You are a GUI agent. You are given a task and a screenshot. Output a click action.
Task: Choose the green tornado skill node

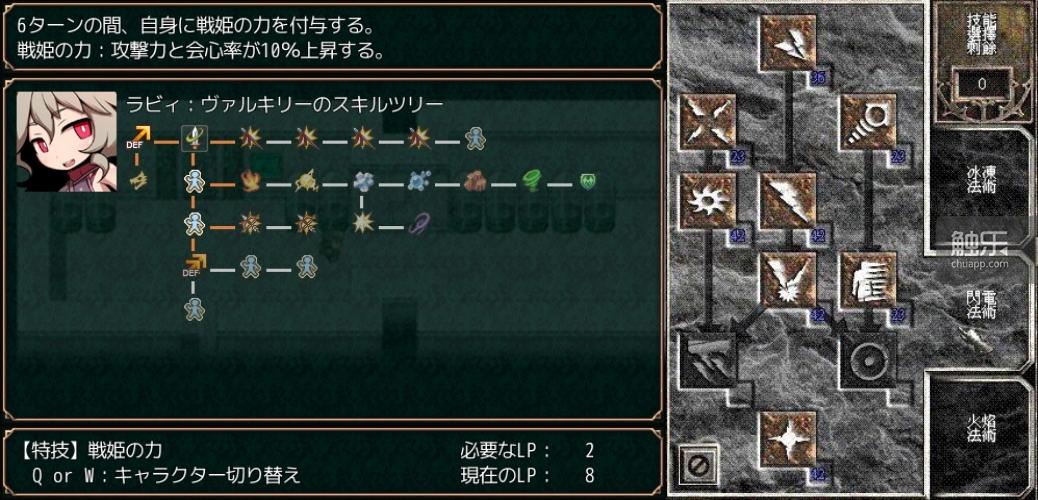click(x=532, y=181)
